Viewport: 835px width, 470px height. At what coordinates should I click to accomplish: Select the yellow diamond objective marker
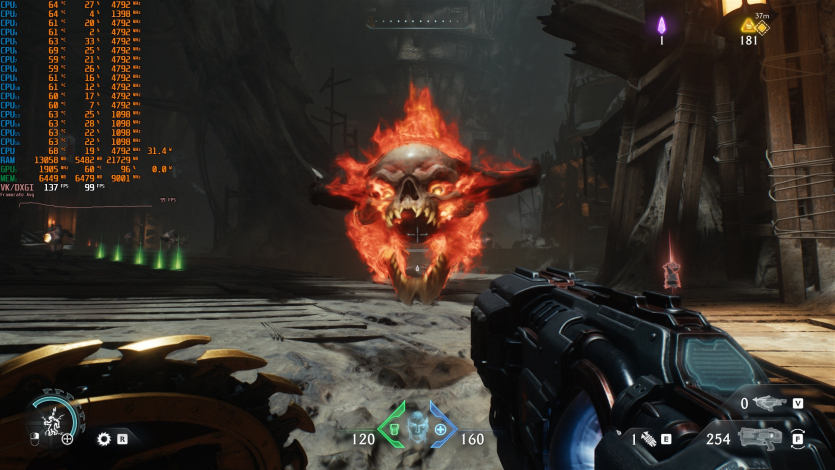762,27
